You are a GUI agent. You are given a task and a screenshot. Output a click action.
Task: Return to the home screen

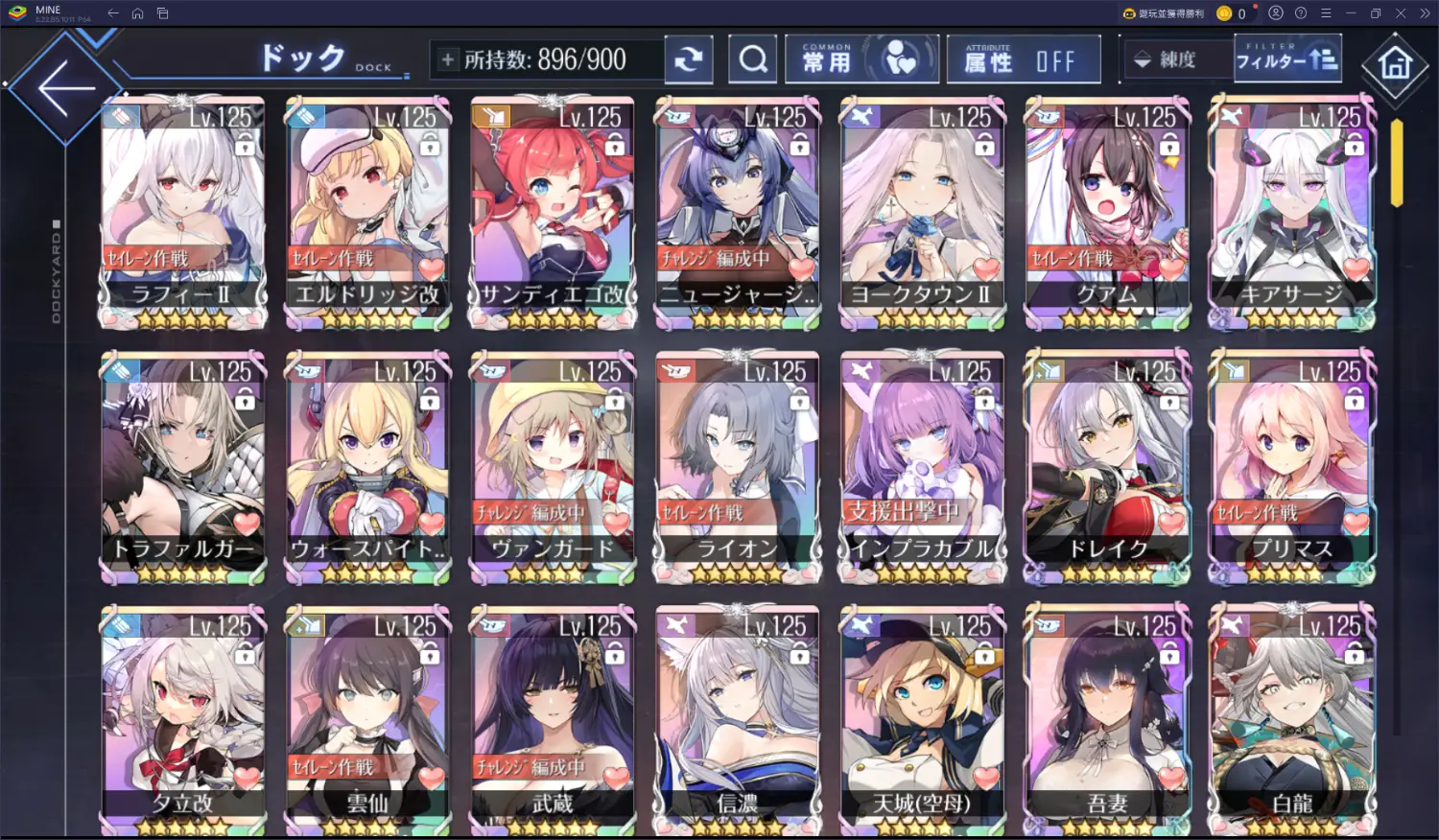coord(1395,64)
